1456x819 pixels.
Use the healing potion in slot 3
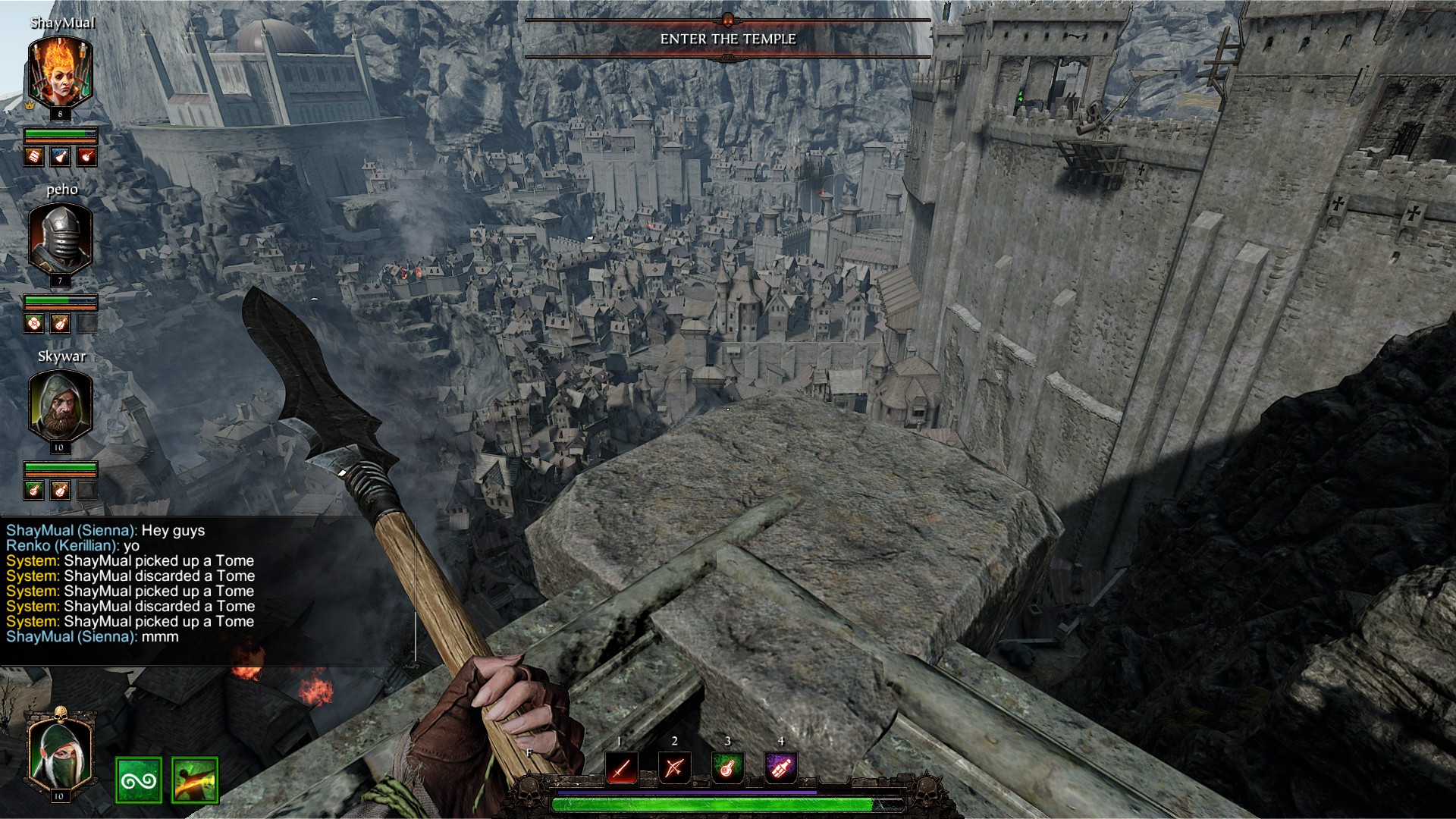tap(727, 768)
